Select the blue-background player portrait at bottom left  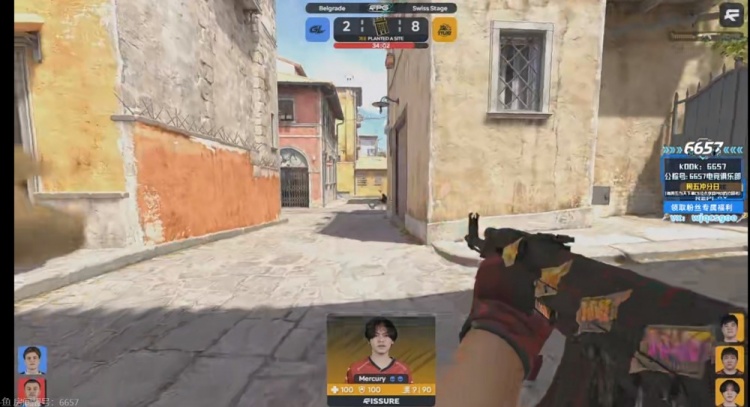pos(32,360)
